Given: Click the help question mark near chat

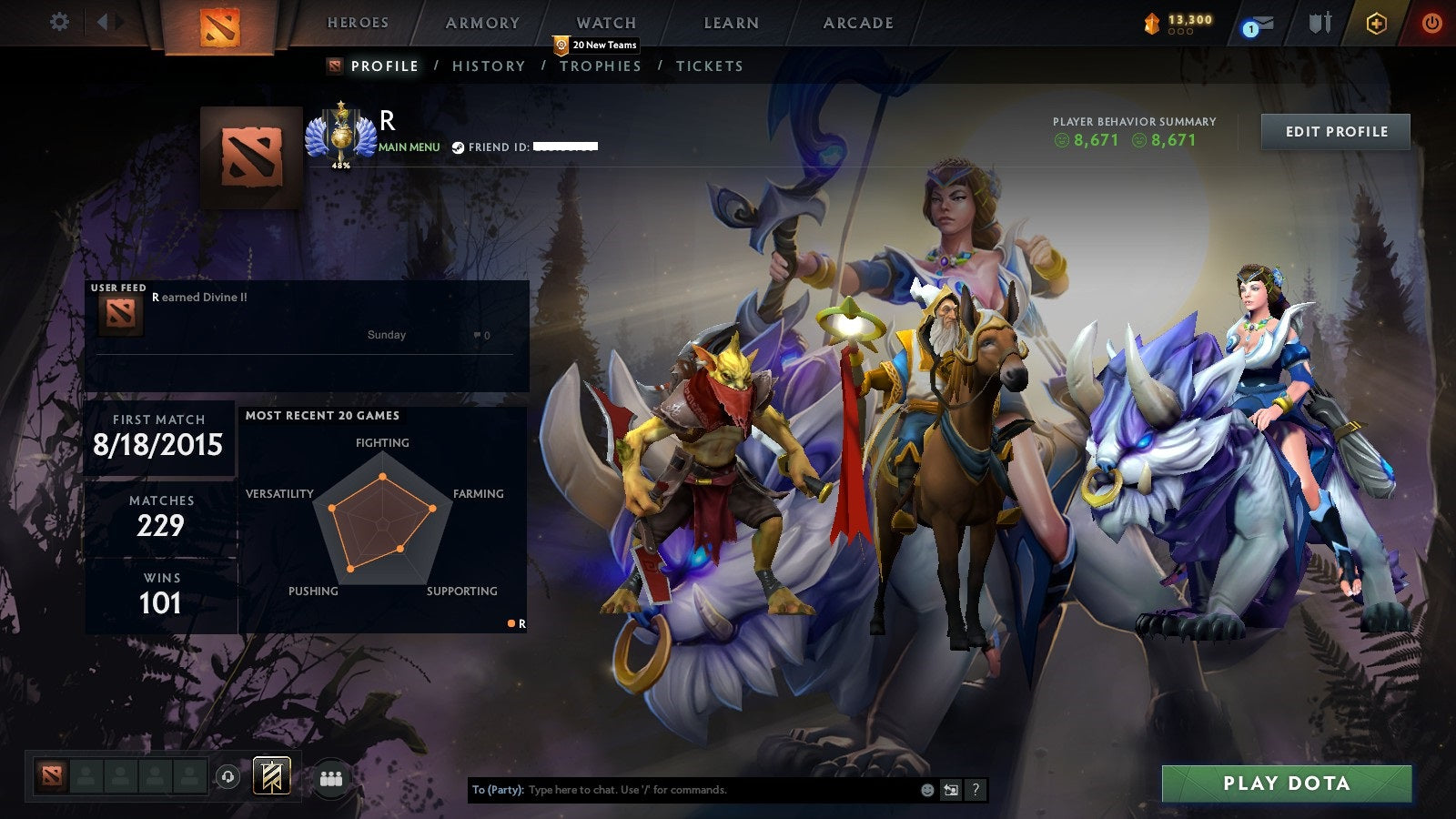Looking at the screenshot, I should point(976,790).
